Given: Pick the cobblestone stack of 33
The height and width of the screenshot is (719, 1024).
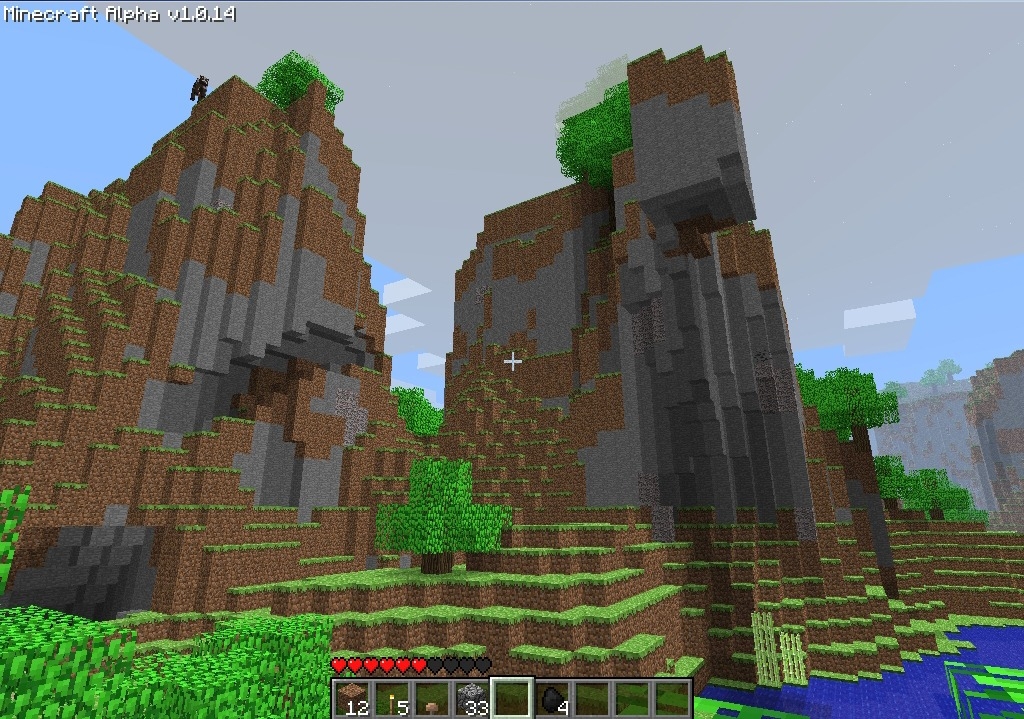Looking at the screenshot, I should click(x=472, y=699).
